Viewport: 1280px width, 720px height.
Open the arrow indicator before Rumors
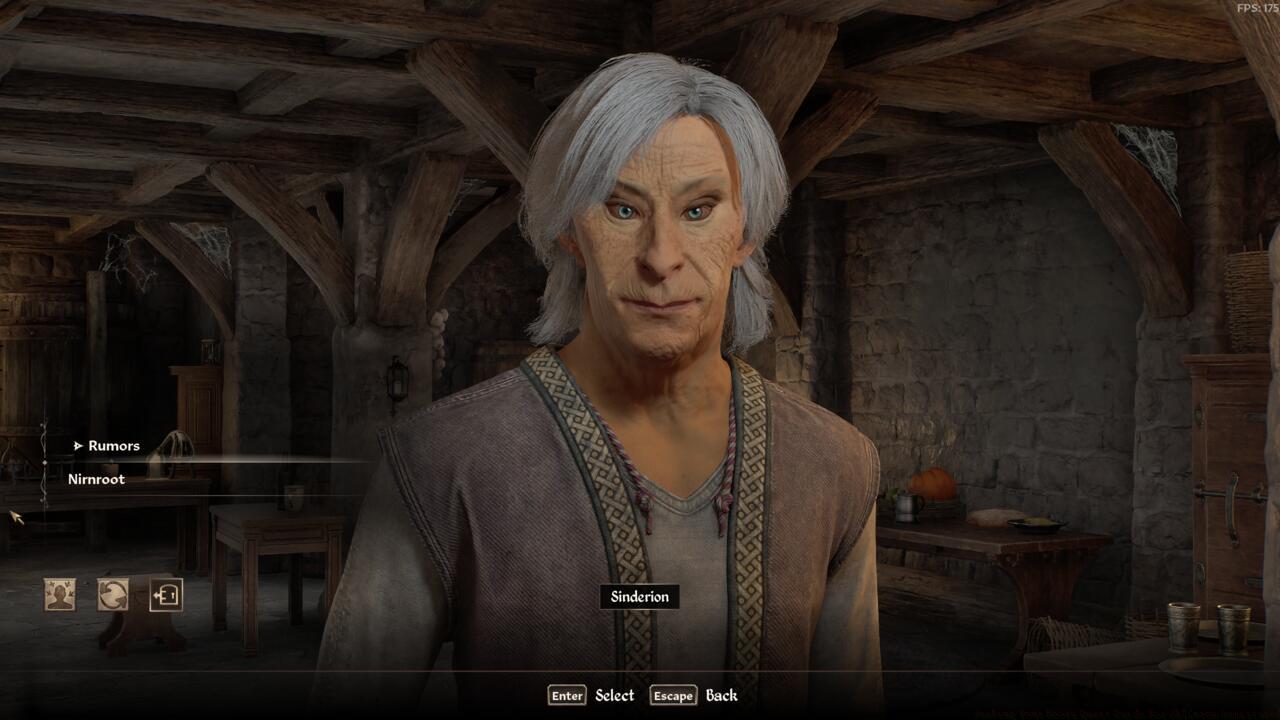78,446
